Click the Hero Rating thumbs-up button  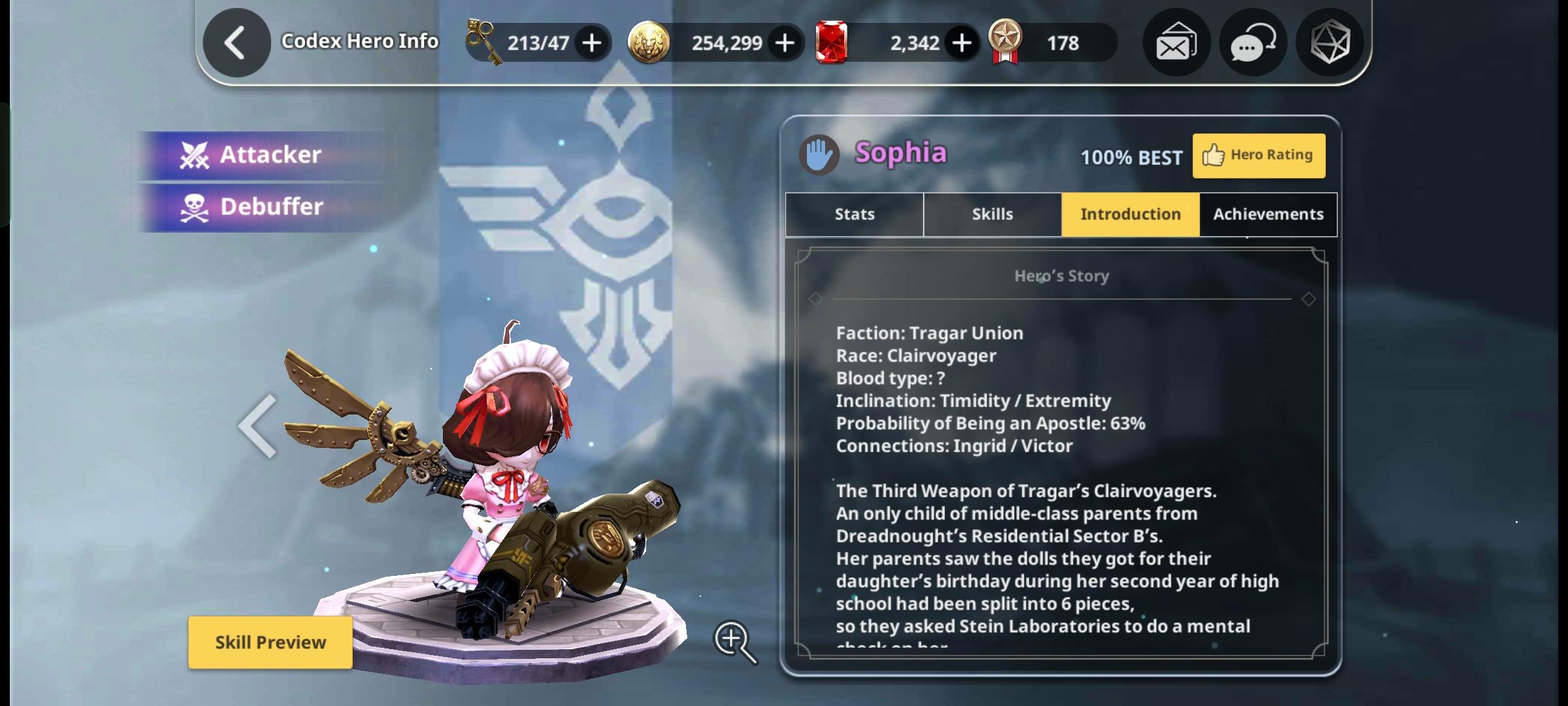click(x=1258, y=155)
